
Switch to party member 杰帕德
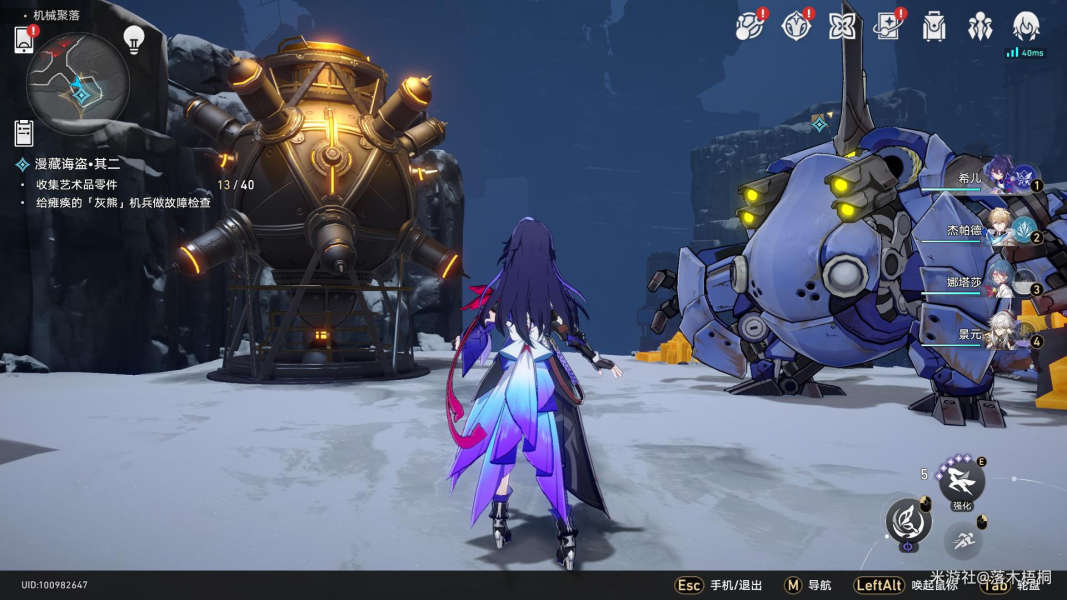[998, 230]
